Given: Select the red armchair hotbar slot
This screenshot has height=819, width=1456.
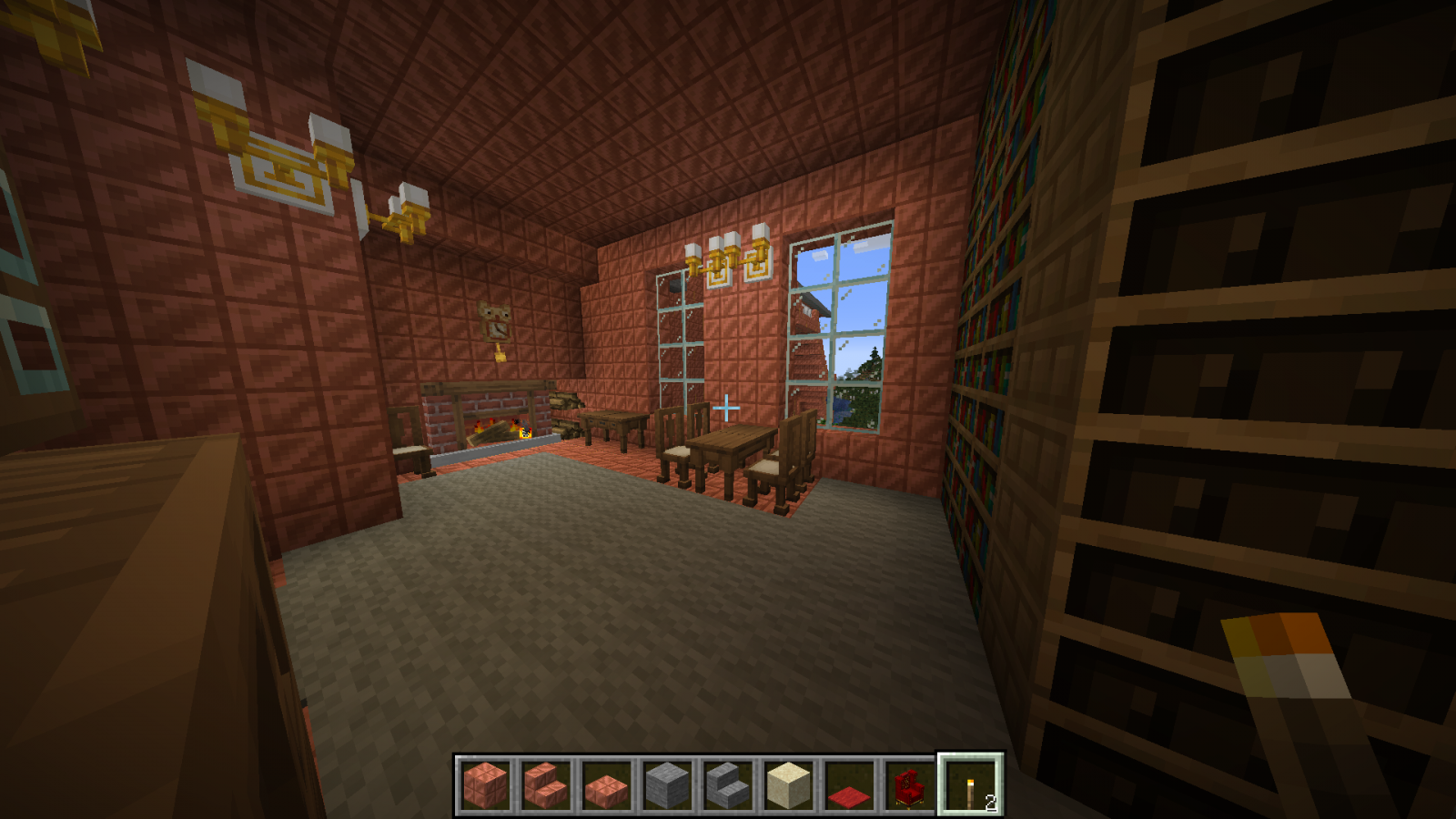Looking at the screenshot, I should coord(910,785).
